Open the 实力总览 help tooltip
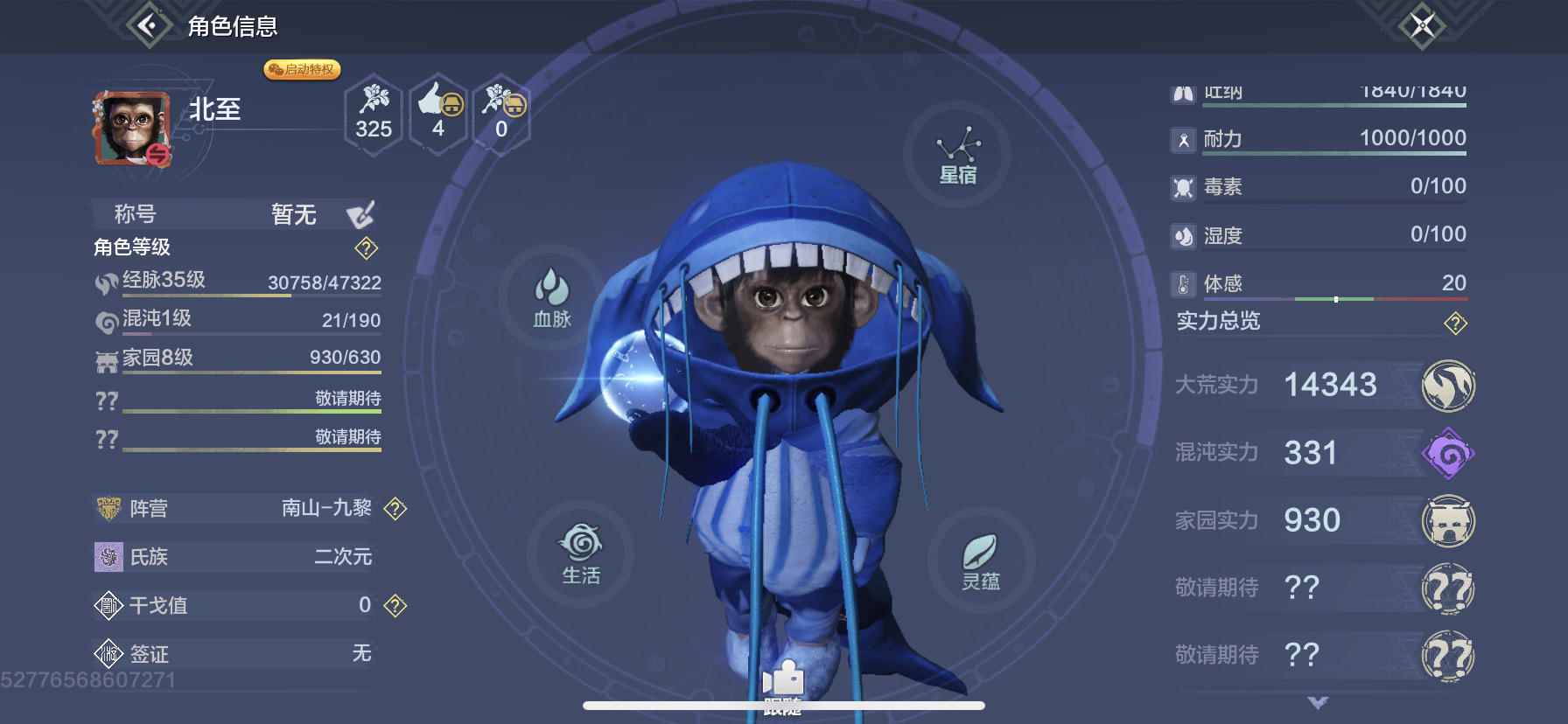1568x724 pixels. coord(1454,322)
